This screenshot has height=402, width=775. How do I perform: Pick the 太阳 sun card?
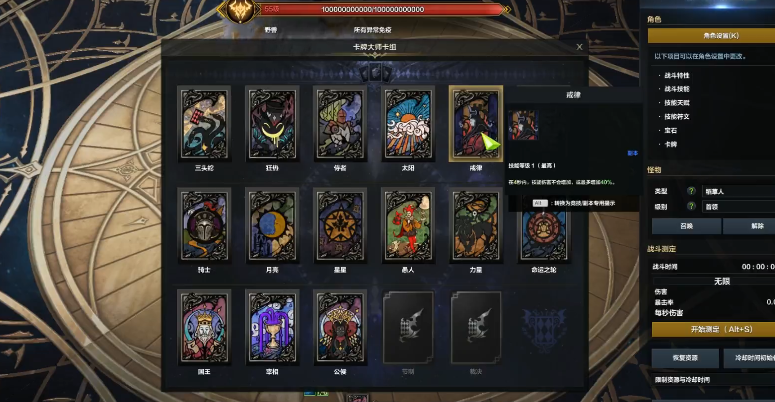pos(408,124)
